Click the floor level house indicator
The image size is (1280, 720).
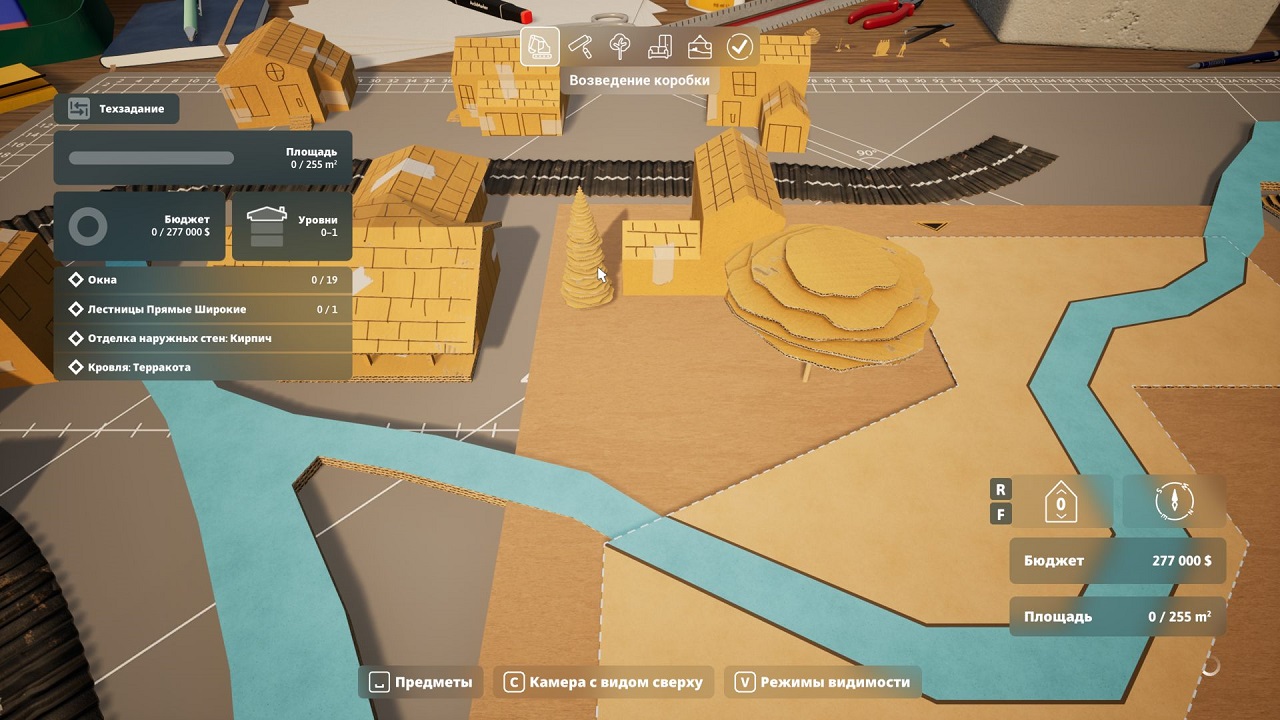1060,502
